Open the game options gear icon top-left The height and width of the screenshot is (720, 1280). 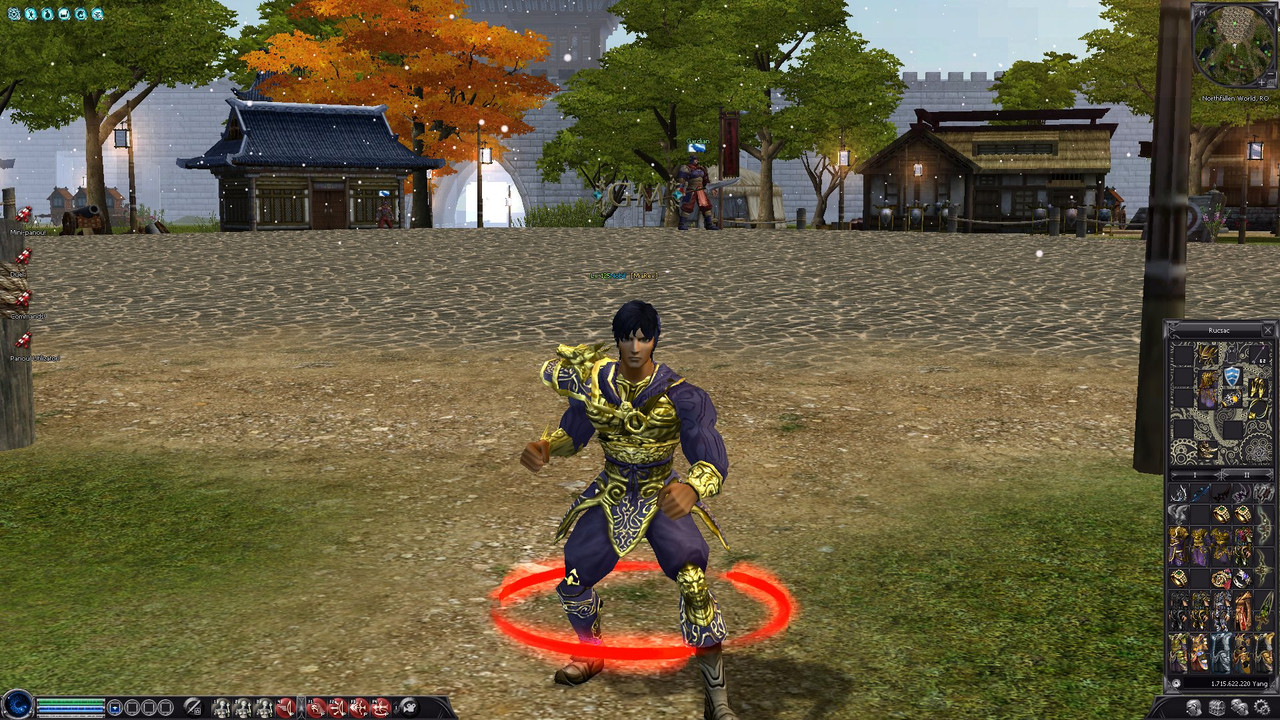point(14,14)
